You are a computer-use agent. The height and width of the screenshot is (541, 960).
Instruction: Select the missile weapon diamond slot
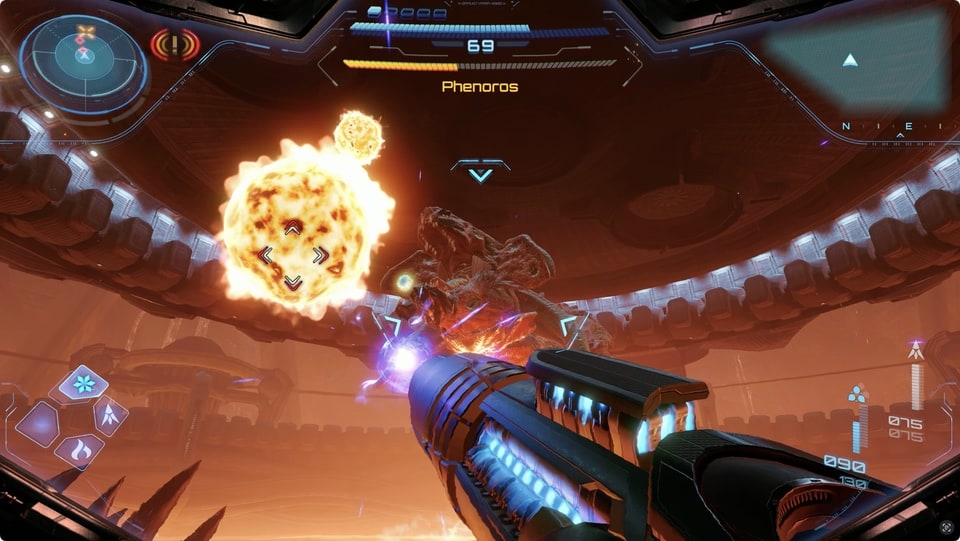[x=110, y=415]
